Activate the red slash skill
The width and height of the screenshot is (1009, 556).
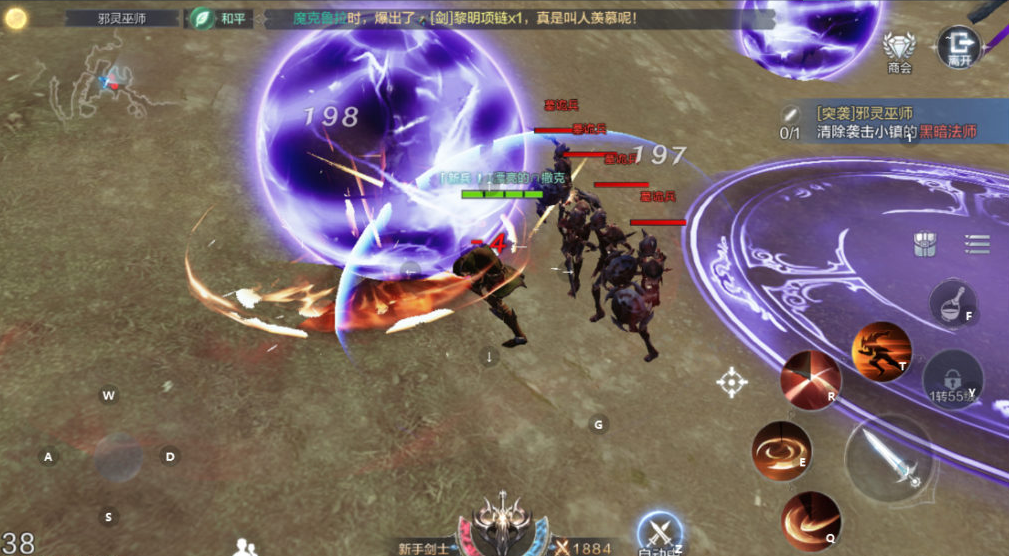pos(810,380)
